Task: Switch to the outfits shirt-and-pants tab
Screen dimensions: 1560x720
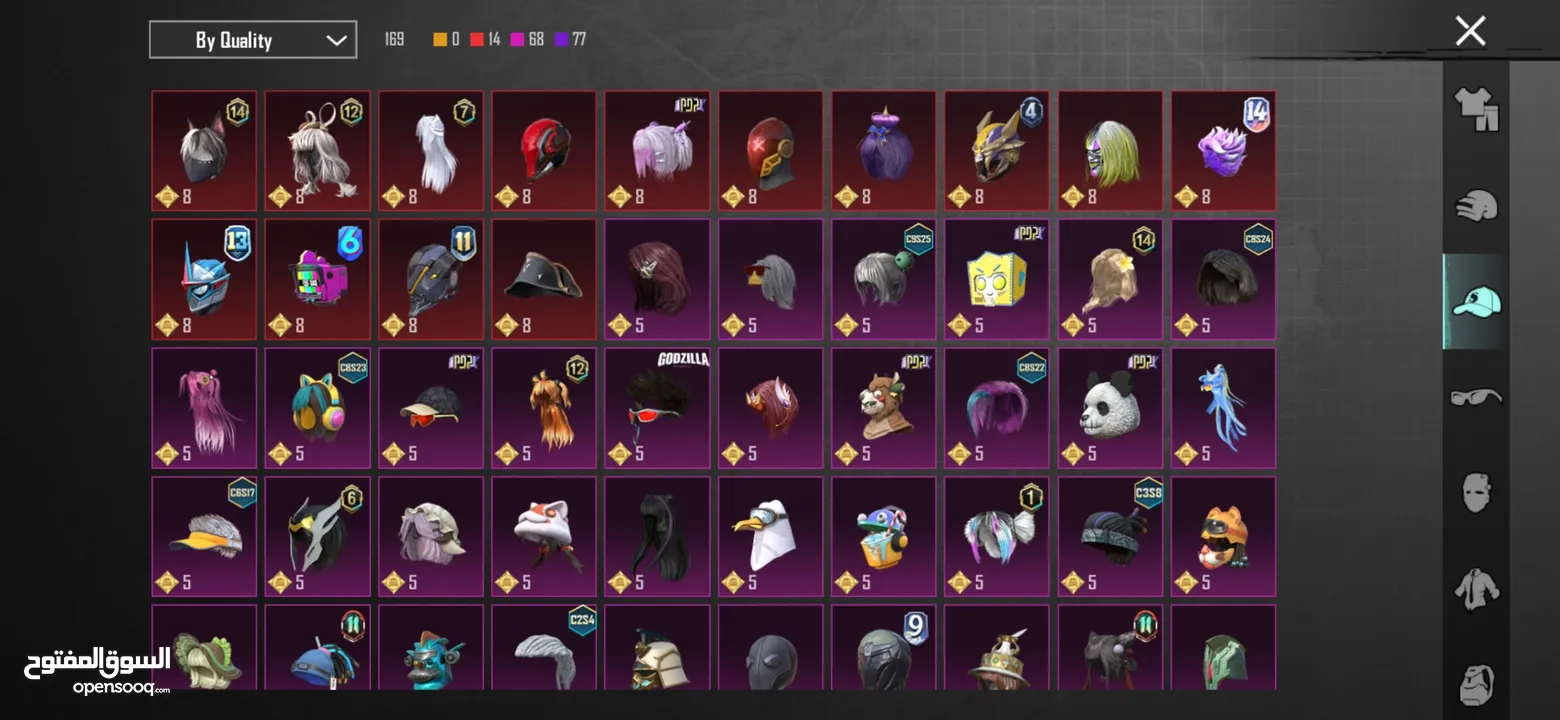Action: pyautogui.click(x=1476, y=108)
